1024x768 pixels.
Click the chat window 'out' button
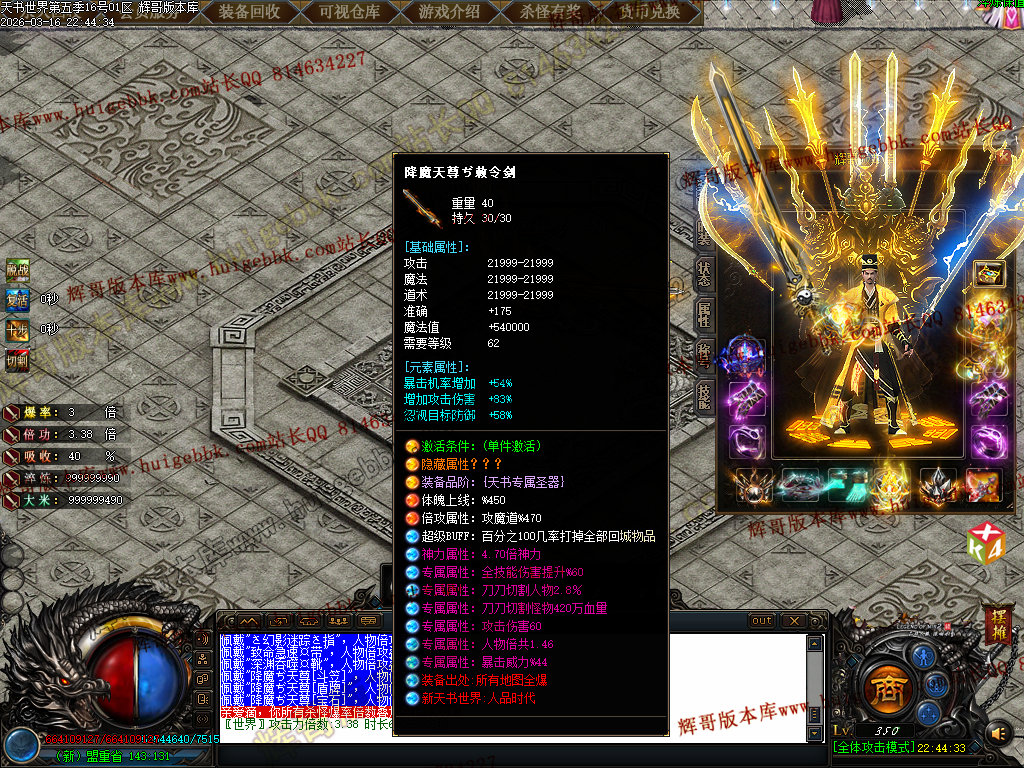[x=762, y=621]
